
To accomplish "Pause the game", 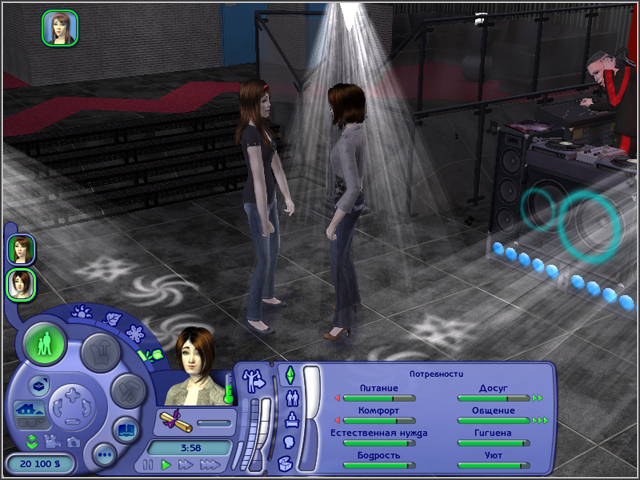I will [x=149, y=465].
